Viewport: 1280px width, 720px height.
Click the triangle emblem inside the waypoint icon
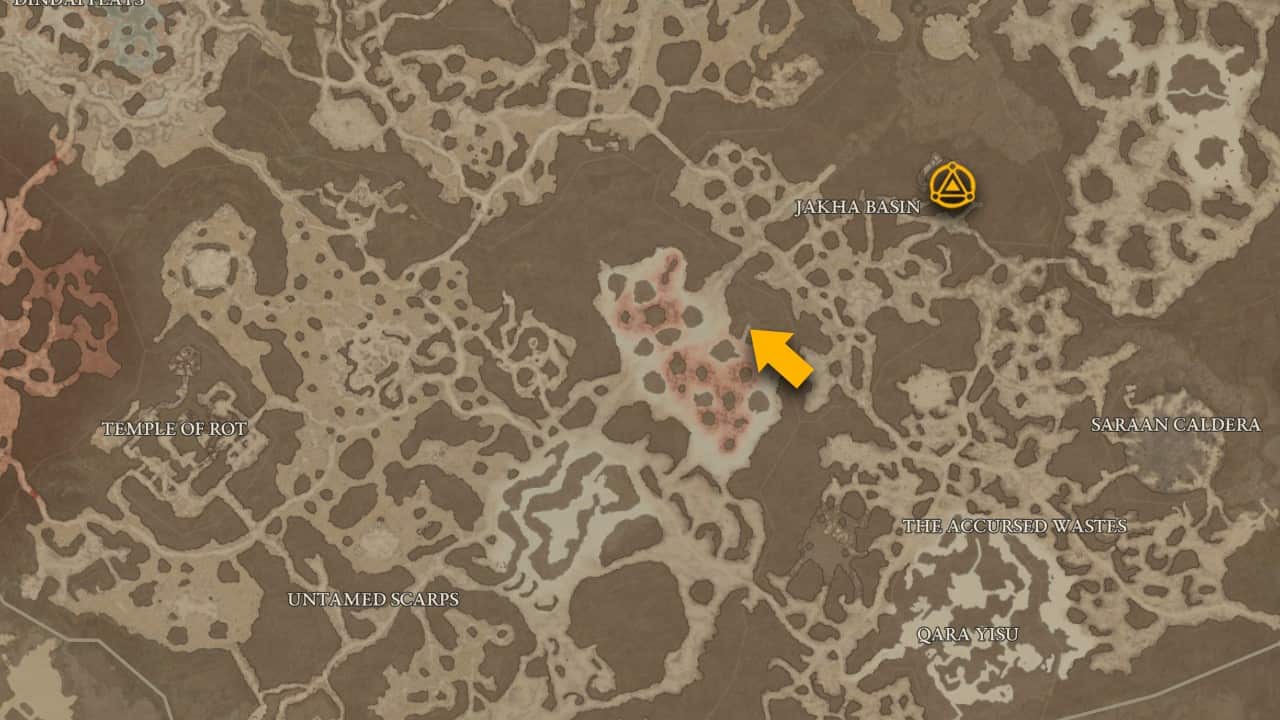(951, 188)
